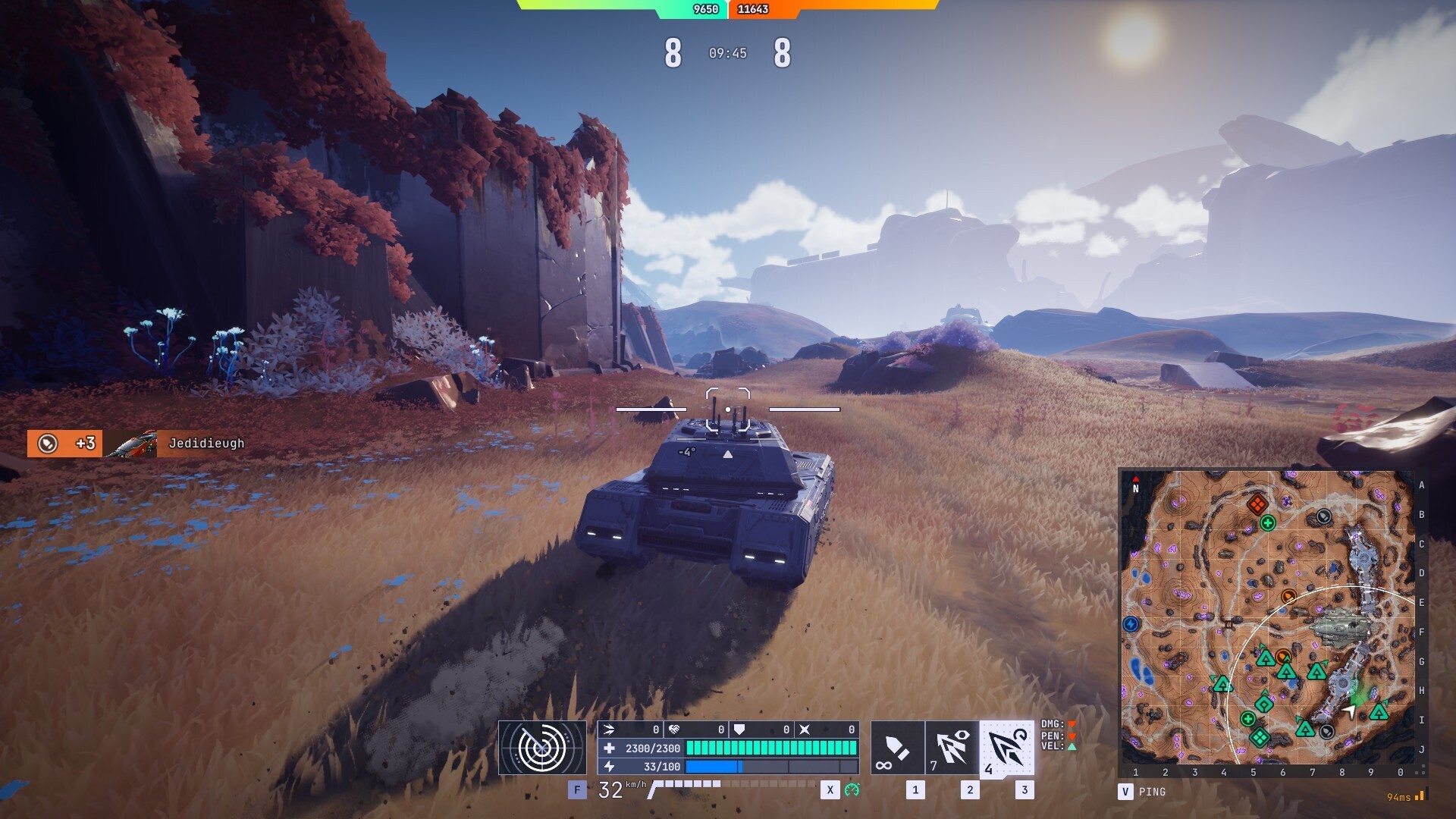Click the PING button label
This screenshot has height=819, width=1456.
coord(1151,791)
